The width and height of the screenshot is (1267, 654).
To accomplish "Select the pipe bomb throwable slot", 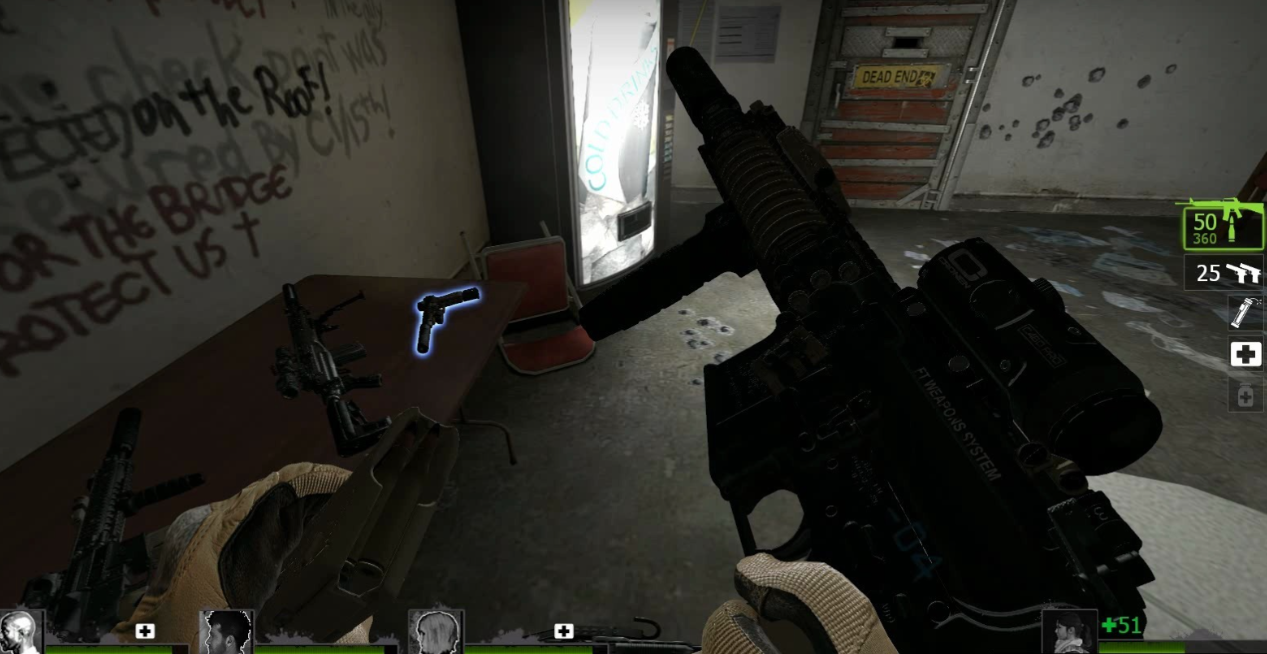I will coord(1244,313).
